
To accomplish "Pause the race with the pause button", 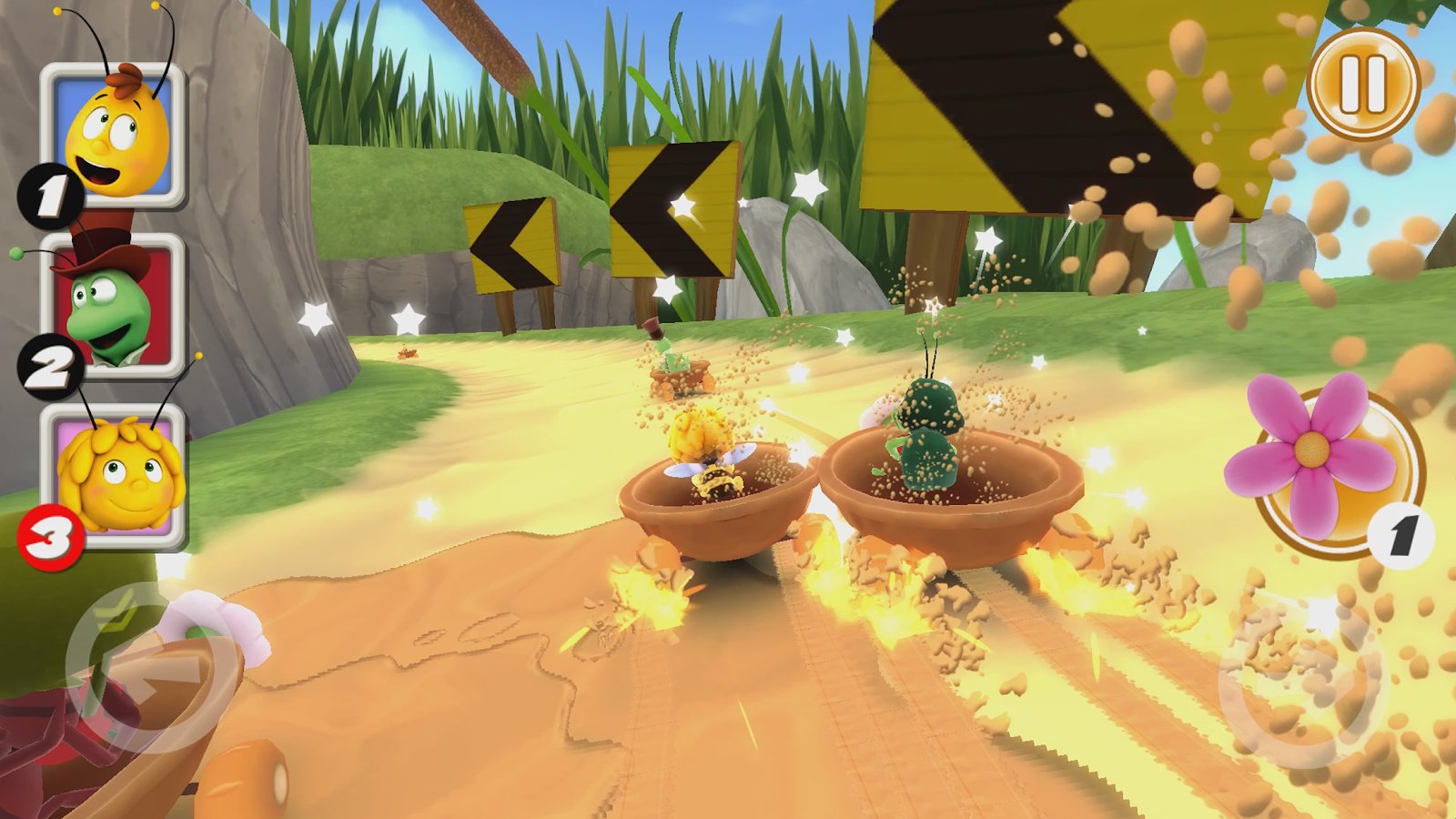I will click(1362, 84).
